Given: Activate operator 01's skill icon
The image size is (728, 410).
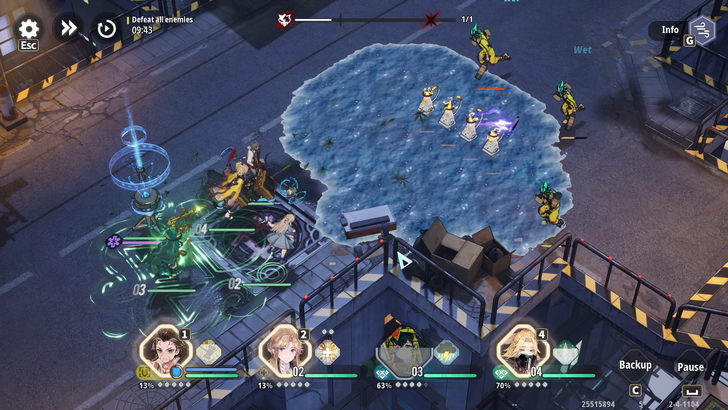Looking at the screenshot, I should point(208,352).
